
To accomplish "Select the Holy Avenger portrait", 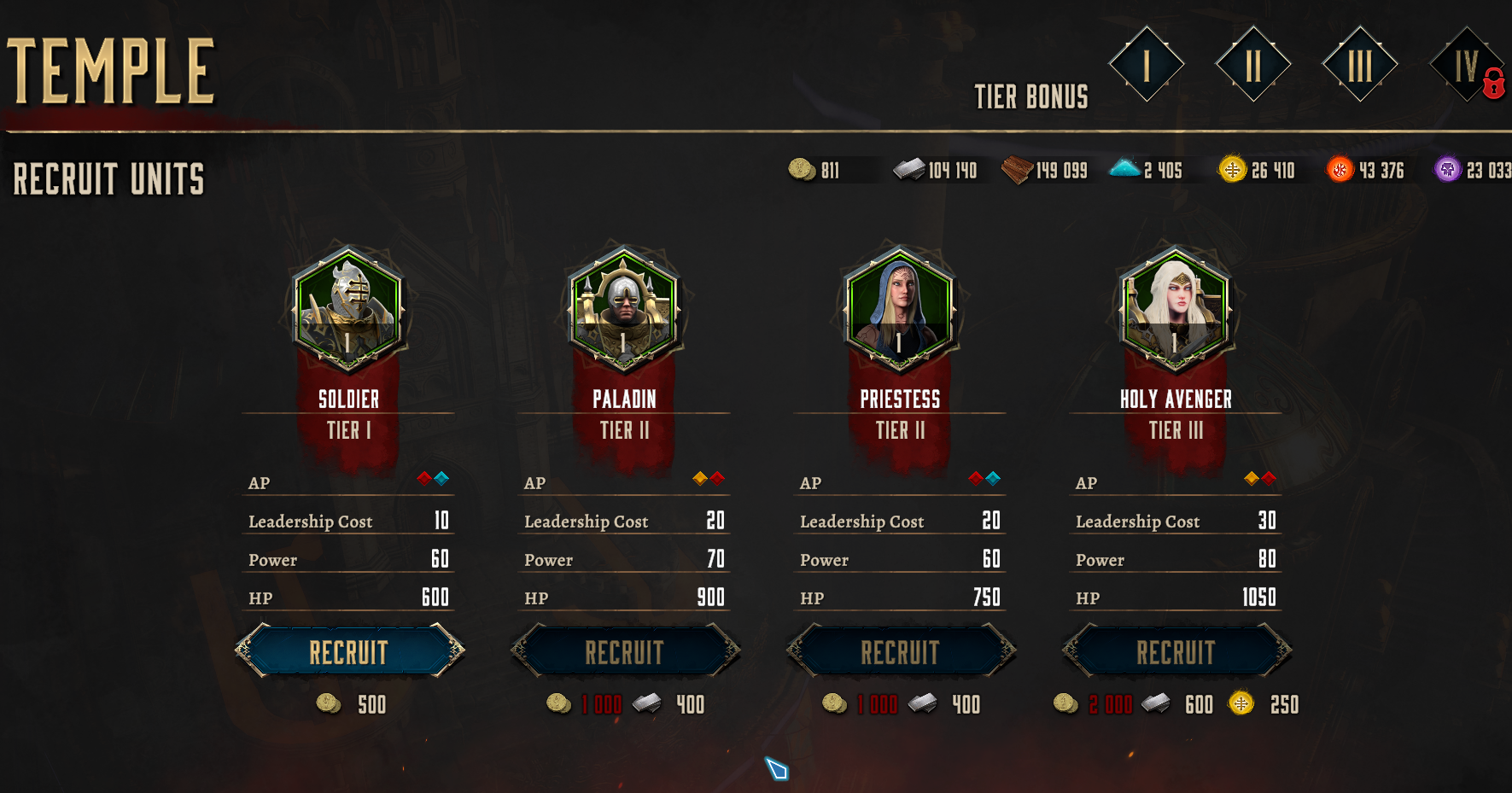I will click(1176, 309).
